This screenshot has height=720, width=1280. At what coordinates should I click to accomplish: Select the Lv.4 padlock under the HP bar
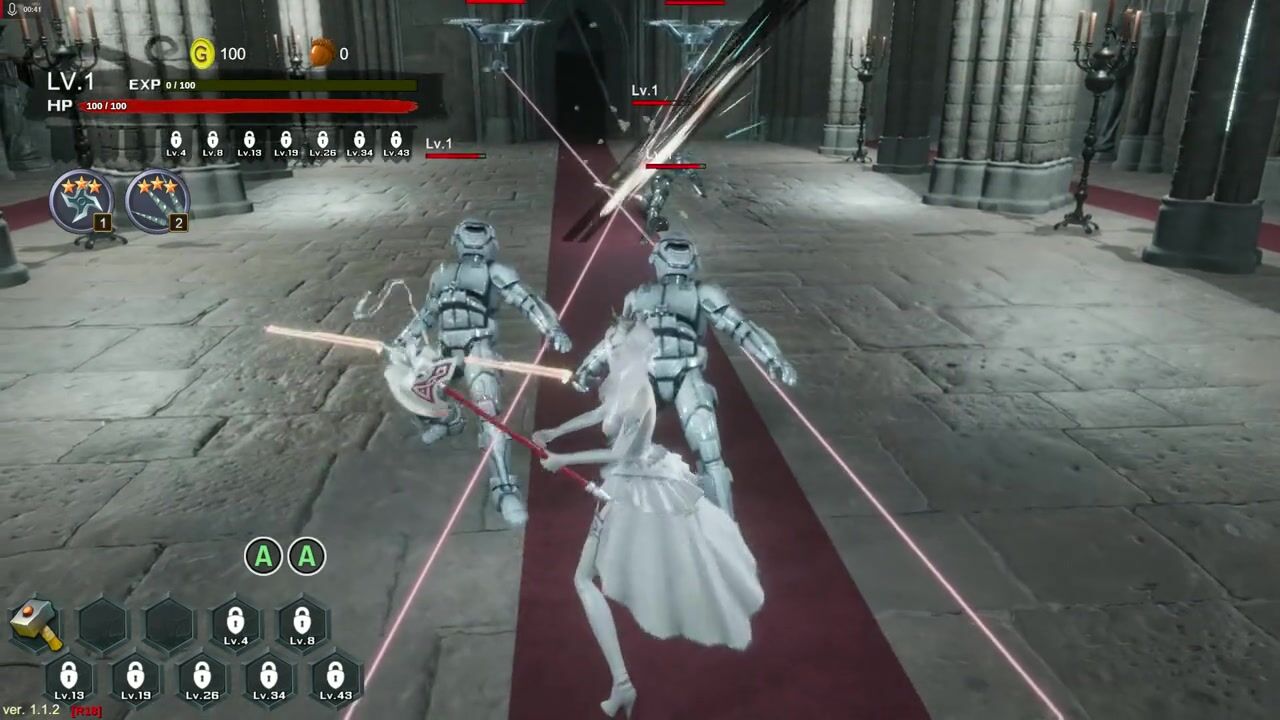point(176,144)
